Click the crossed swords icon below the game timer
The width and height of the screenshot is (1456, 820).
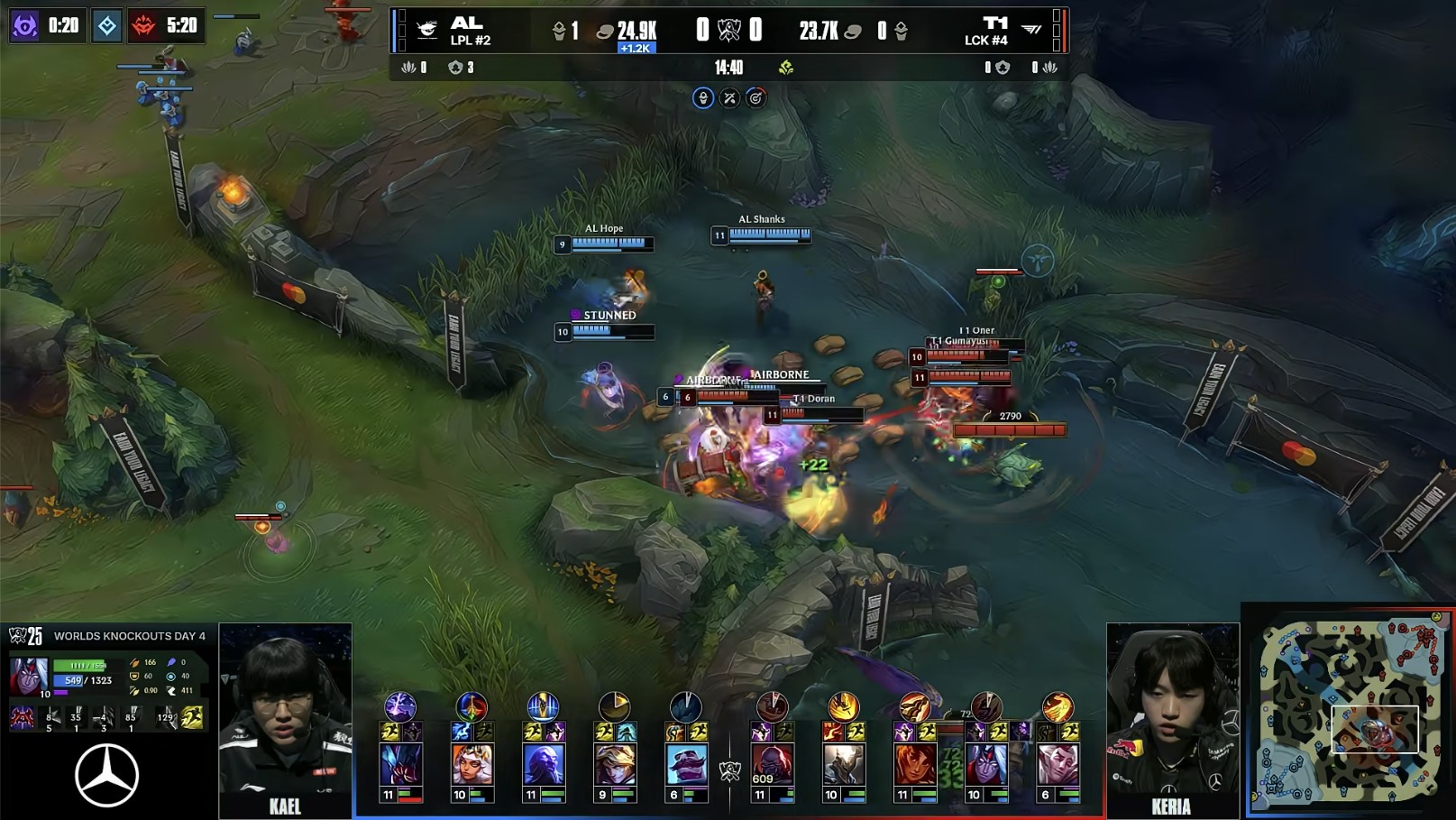pyautogui.click(x=729, y=97)
